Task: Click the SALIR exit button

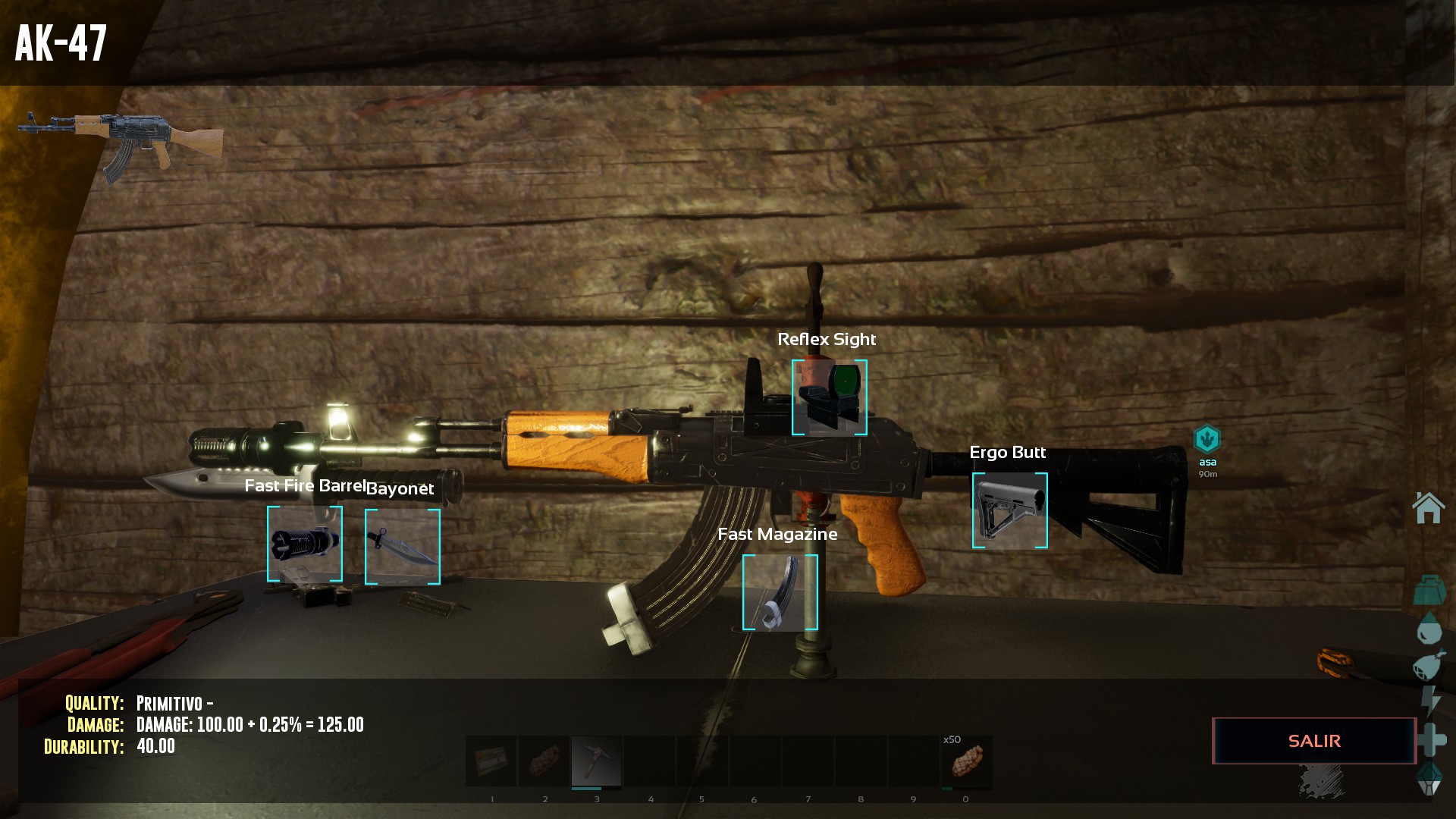Action: (1314, 741)
